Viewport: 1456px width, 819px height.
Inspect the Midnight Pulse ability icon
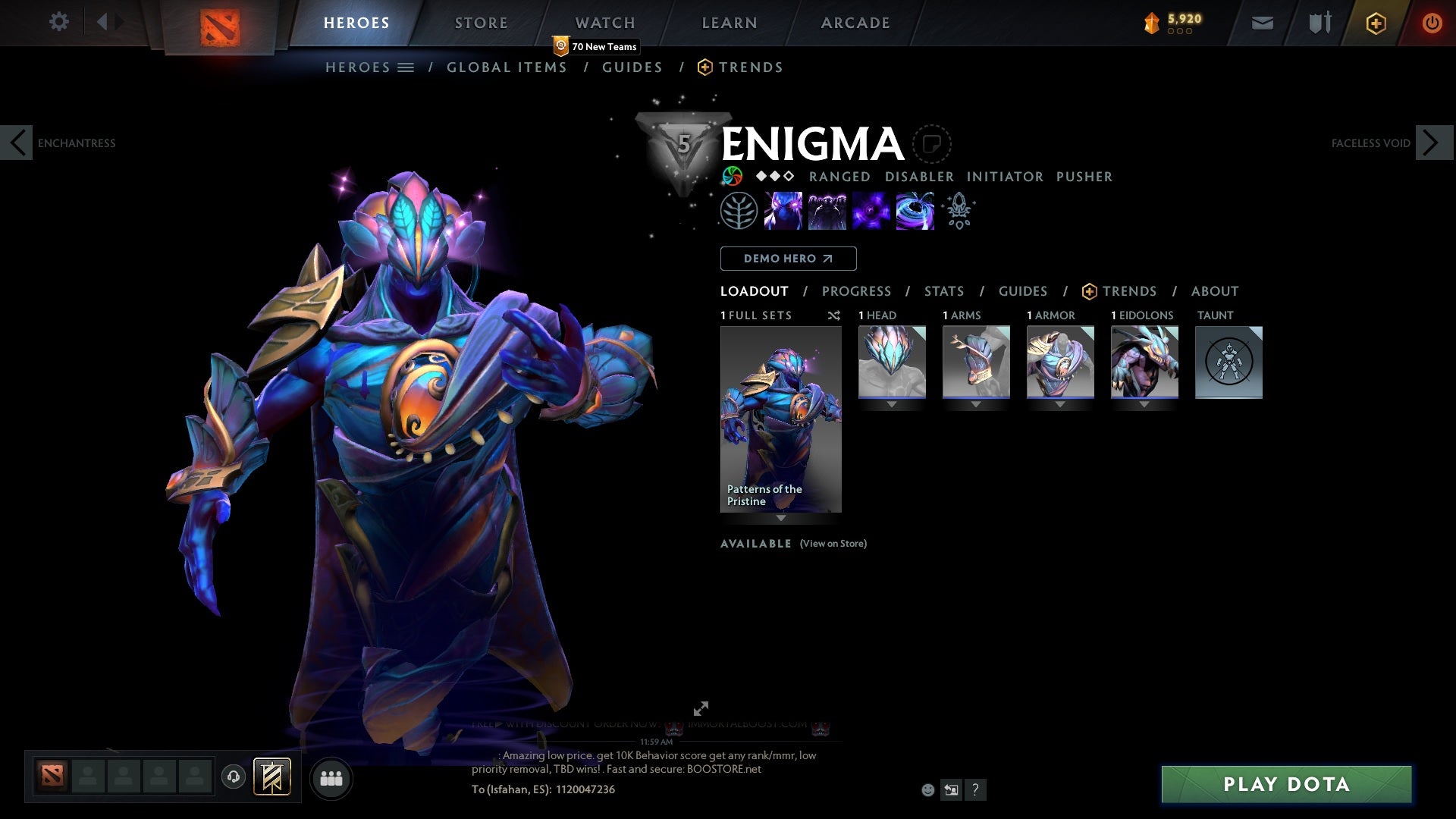tap(871, 211)
